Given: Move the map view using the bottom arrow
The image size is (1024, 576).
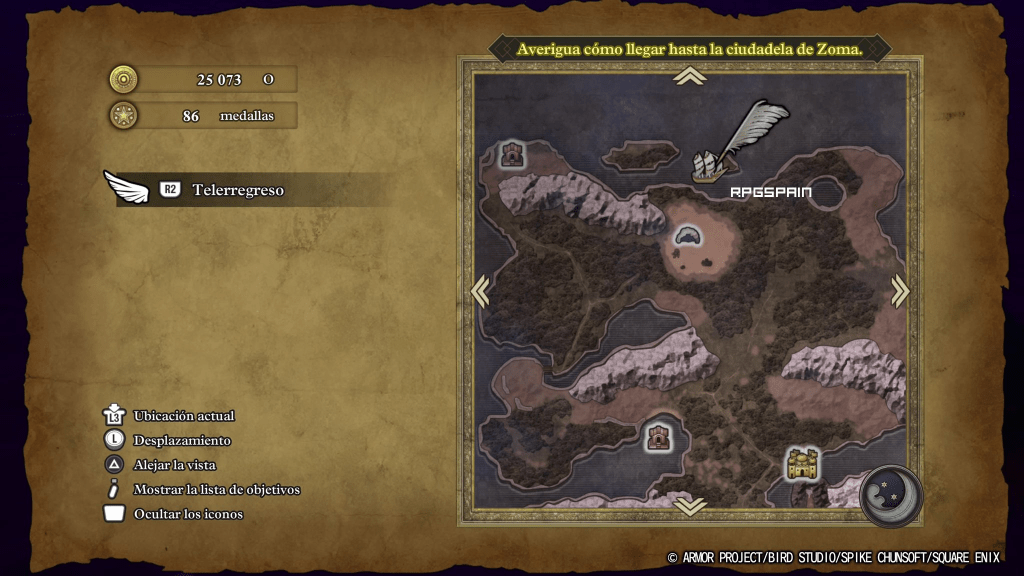Looking at the screenshot, I should pos(689,507).
